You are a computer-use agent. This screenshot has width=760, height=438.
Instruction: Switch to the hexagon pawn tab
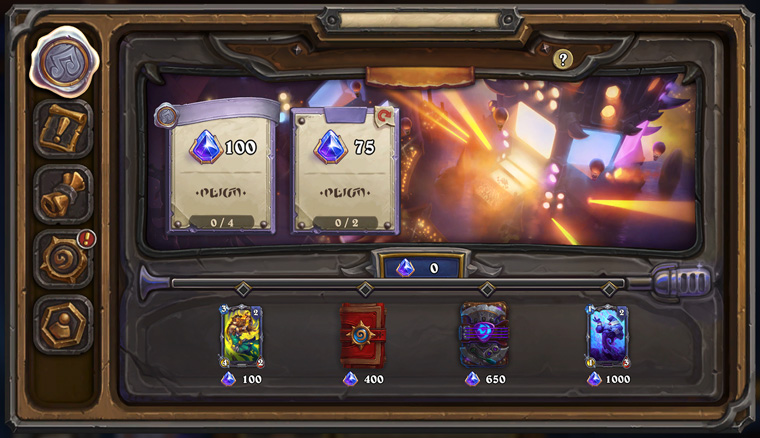coord(63,323)
